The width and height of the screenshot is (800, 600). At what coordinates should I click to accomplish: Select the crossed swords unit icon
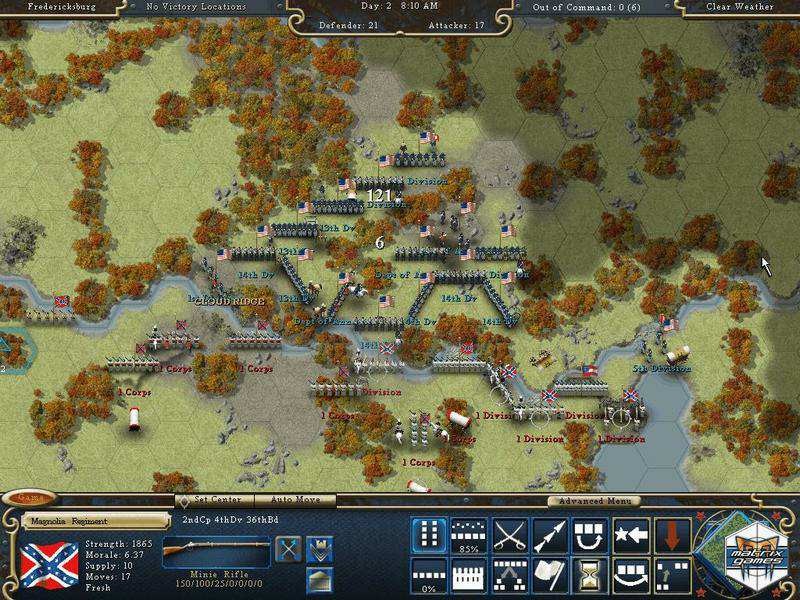pyautogui.click(x=288, y=549)
